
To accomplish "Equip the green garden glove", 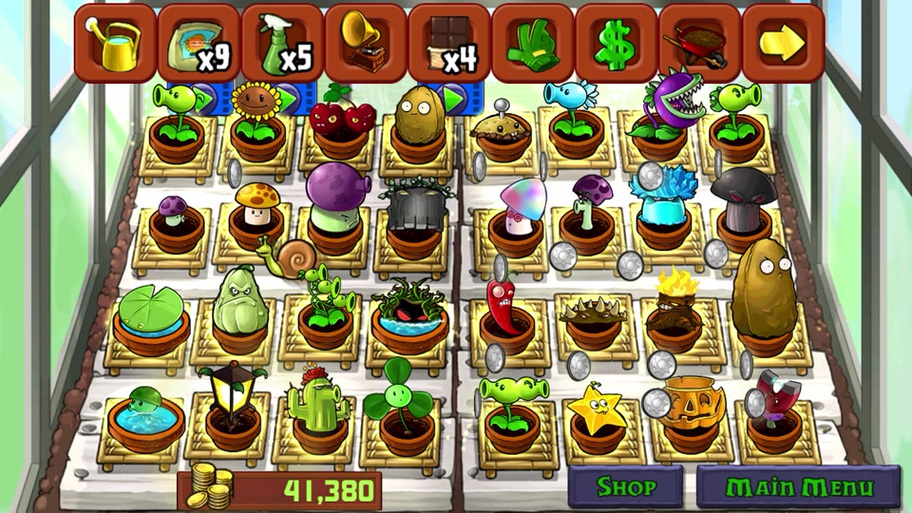I will [x=532, y=42].
